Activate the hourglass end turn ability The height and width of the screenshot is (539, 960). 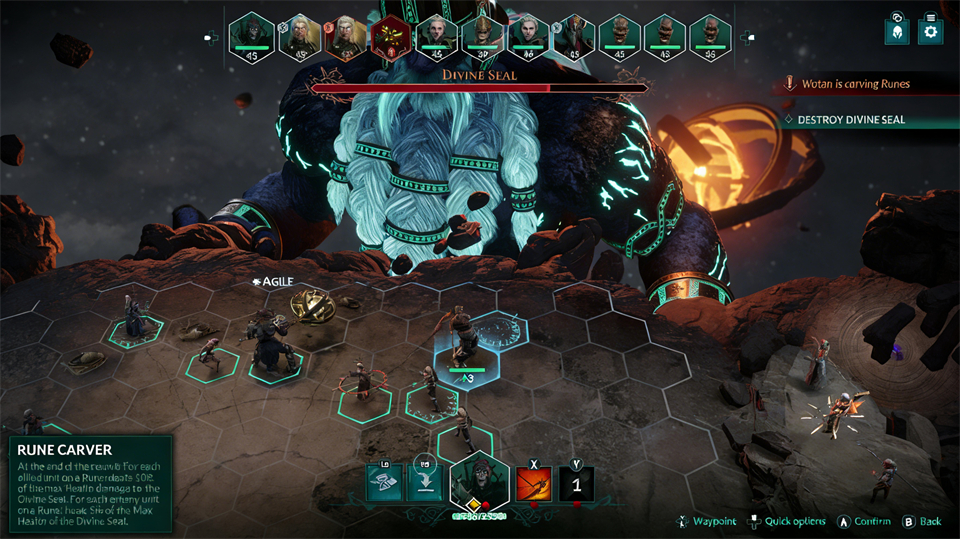[x=385, y=484]
